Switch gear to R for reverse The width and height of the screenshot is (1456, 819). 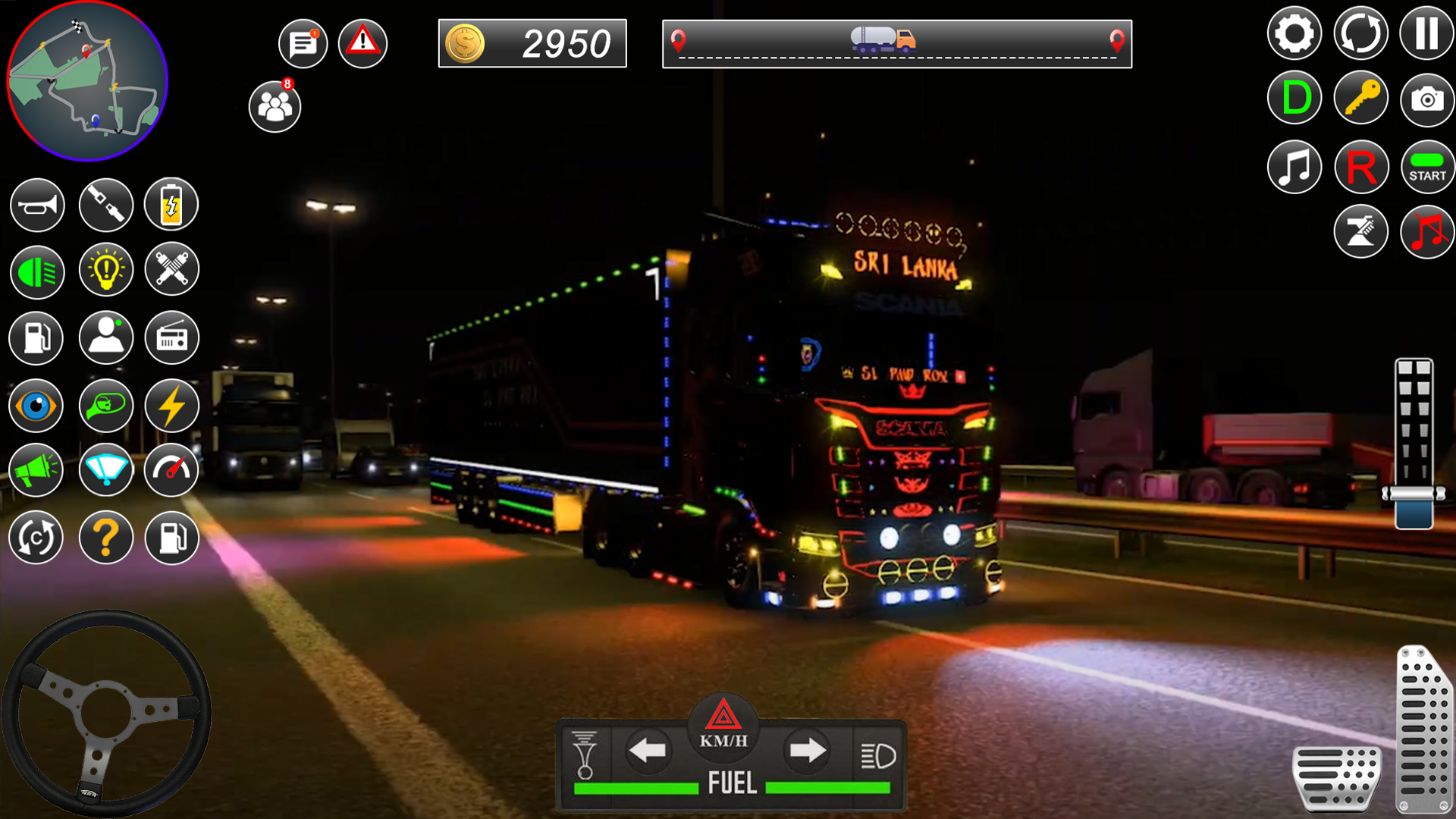pos(1362,166)
